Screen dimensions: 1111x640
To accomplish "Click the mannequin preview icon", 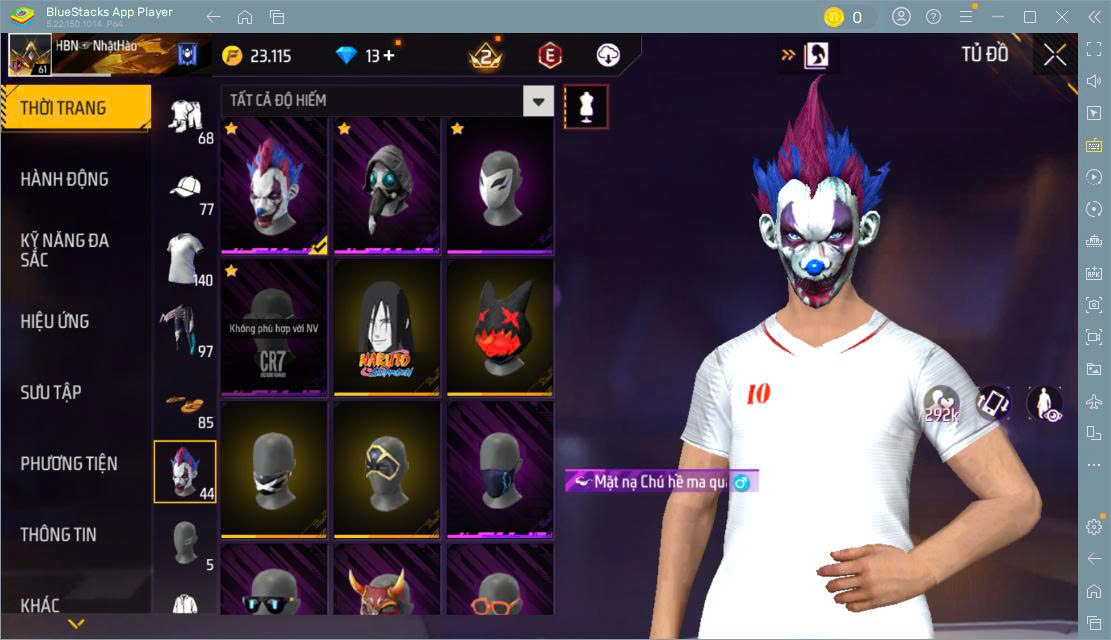I will click(586, 107).
